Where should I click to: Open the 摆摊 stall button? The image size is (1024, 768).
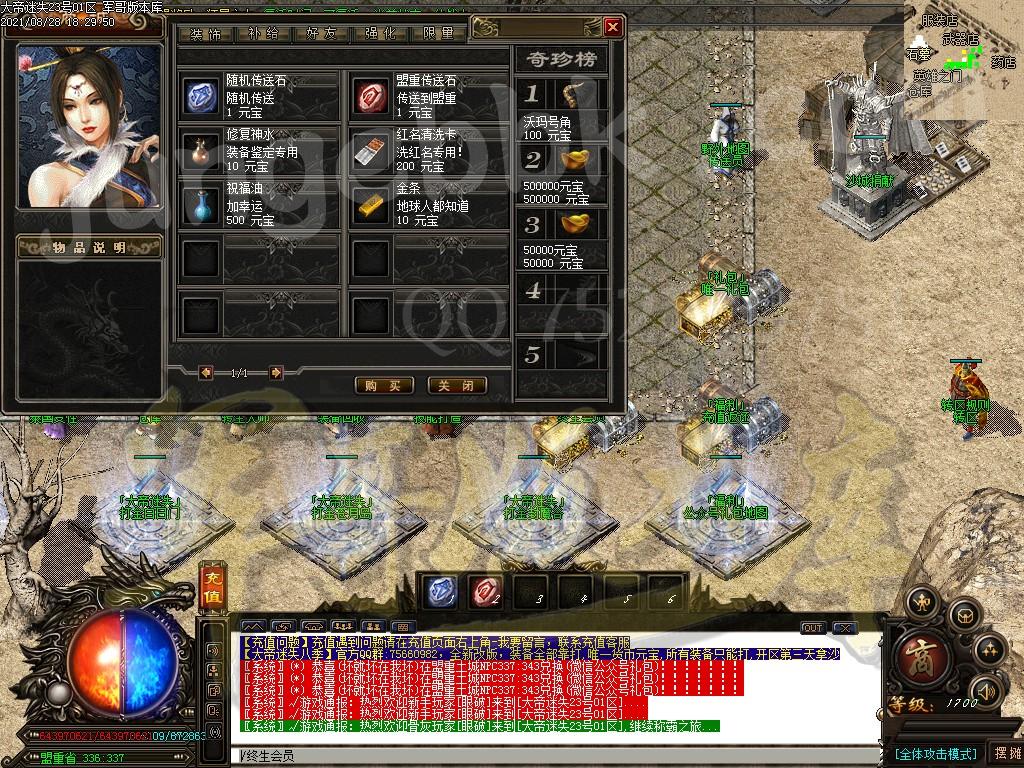pos(1004,753)
